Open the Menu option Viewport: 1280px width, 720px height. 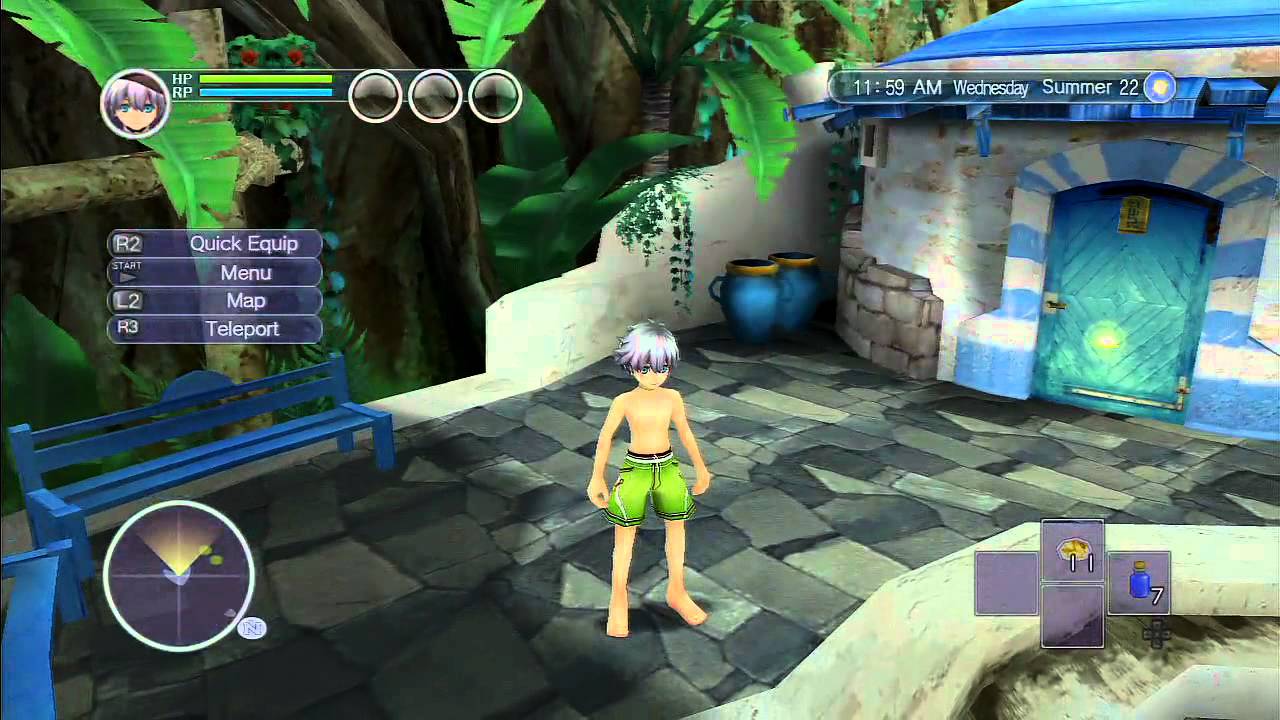pos(215,272)
